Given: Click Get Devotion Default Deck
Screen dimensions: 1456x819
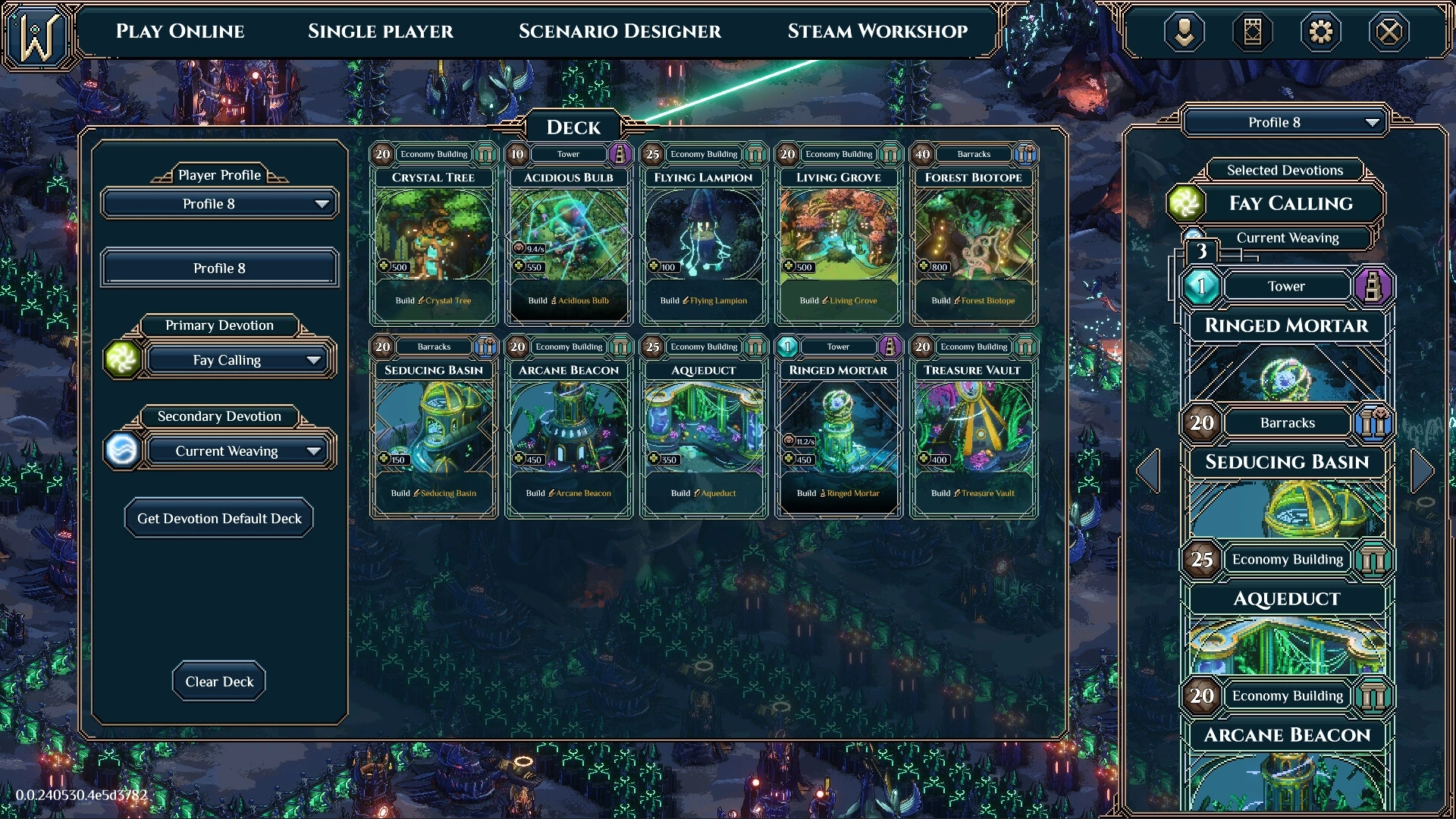Looking at the screenshot, I should click(x=219, y=519).
